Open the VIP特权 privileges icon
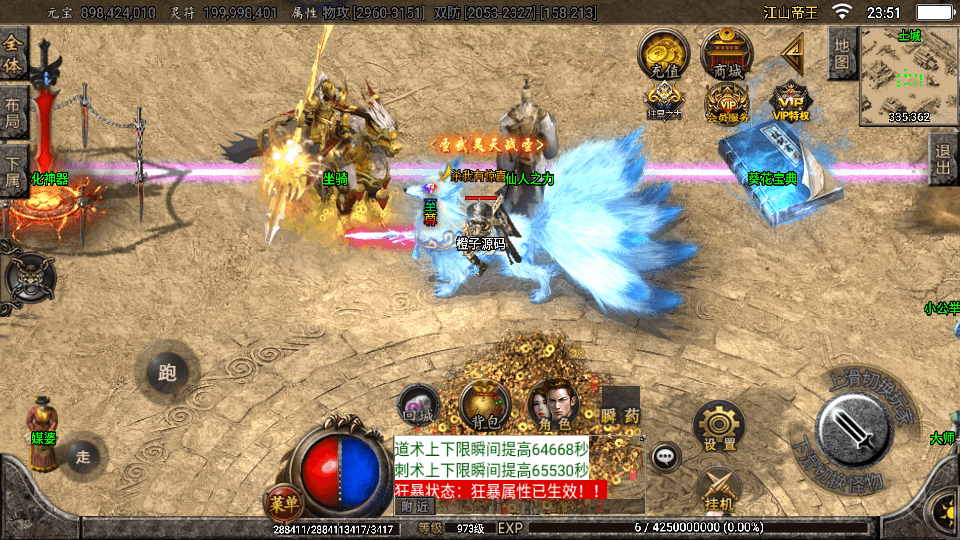This screenshot has width=960, height=540. click(790, 101)
